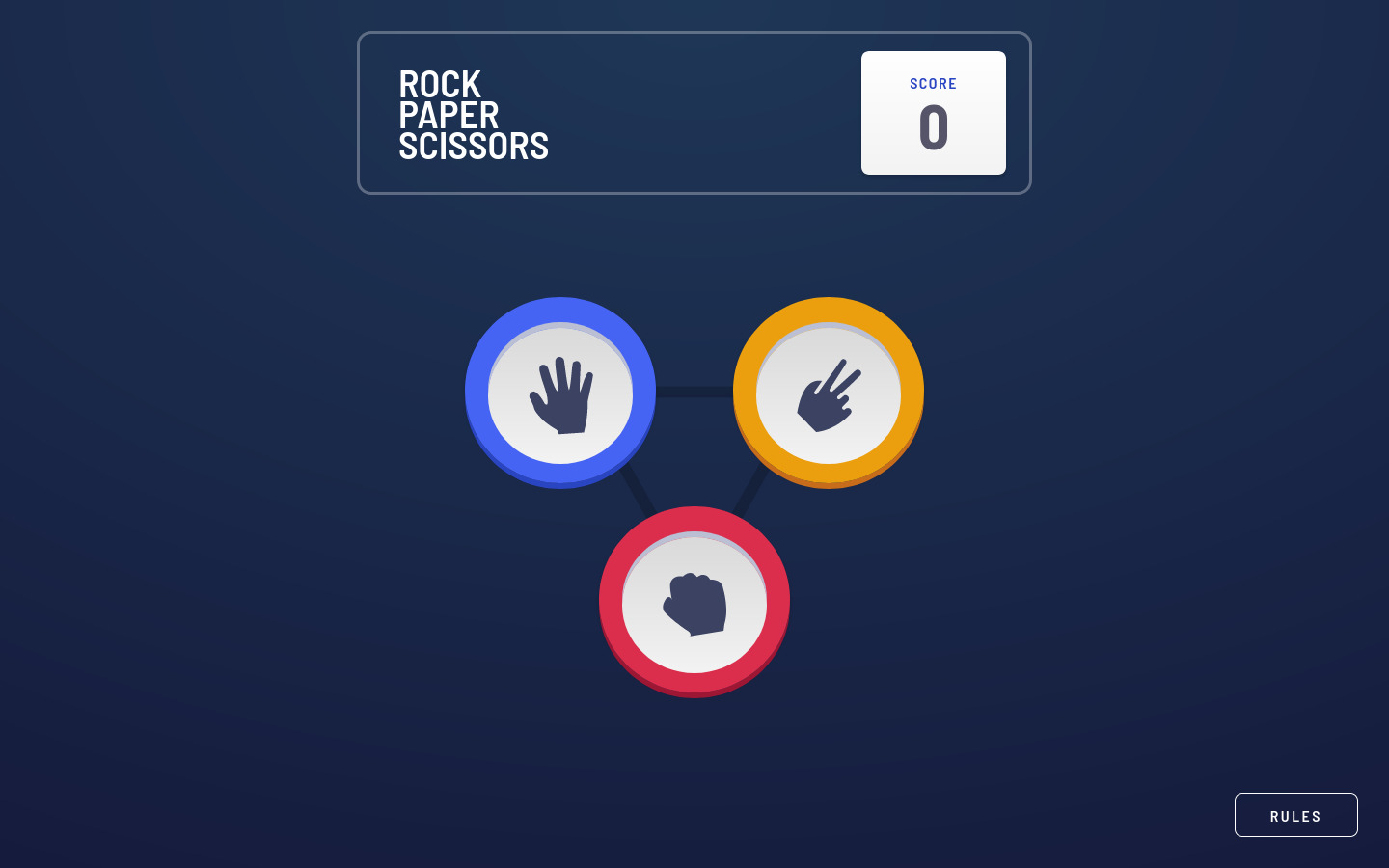The image size is (1389, 868).
Task: Click the RULES button
Action: coord(1295,815)
